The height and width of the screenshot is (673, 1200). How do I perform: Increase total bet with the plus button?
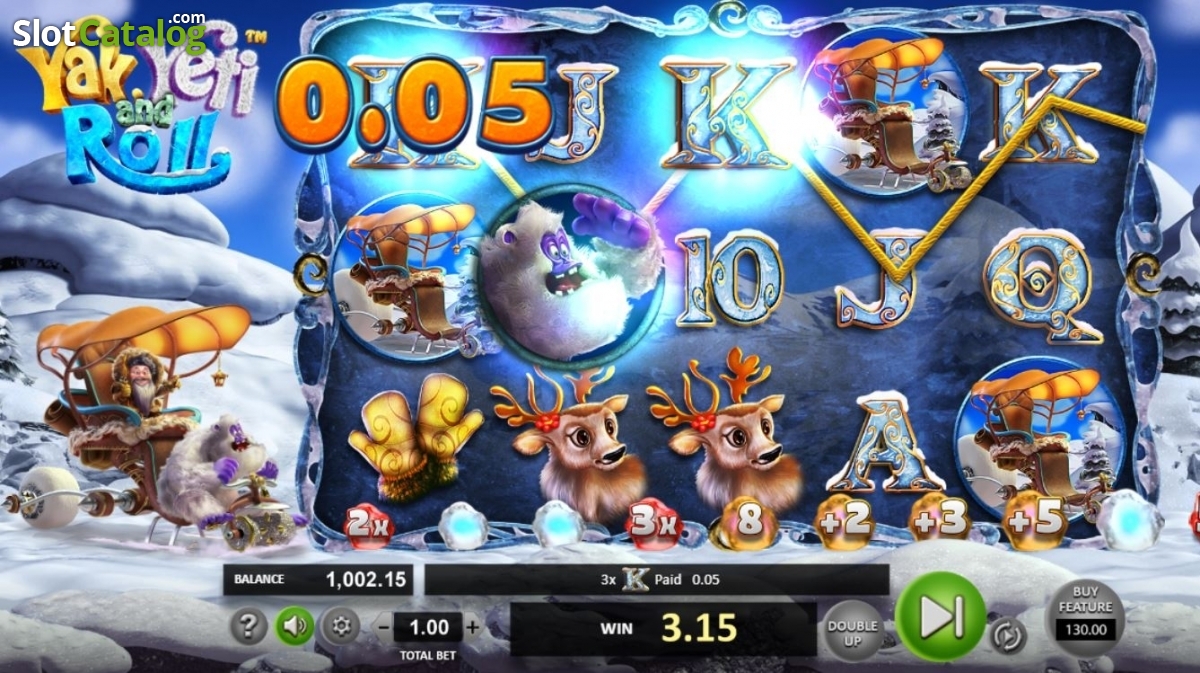coord(473,628)
